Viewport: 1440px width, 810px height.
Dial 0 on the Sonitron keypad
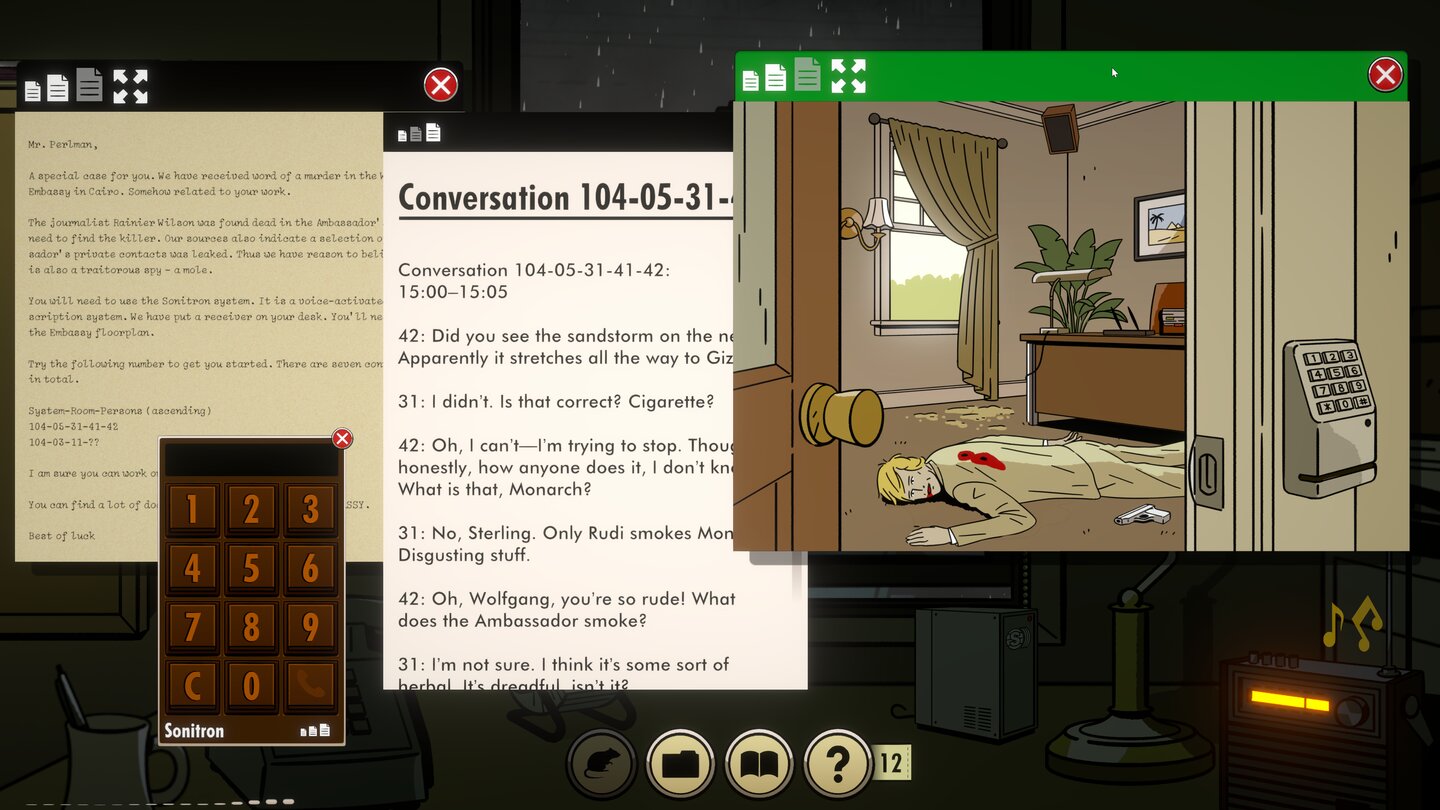click(x=251, y=686)
